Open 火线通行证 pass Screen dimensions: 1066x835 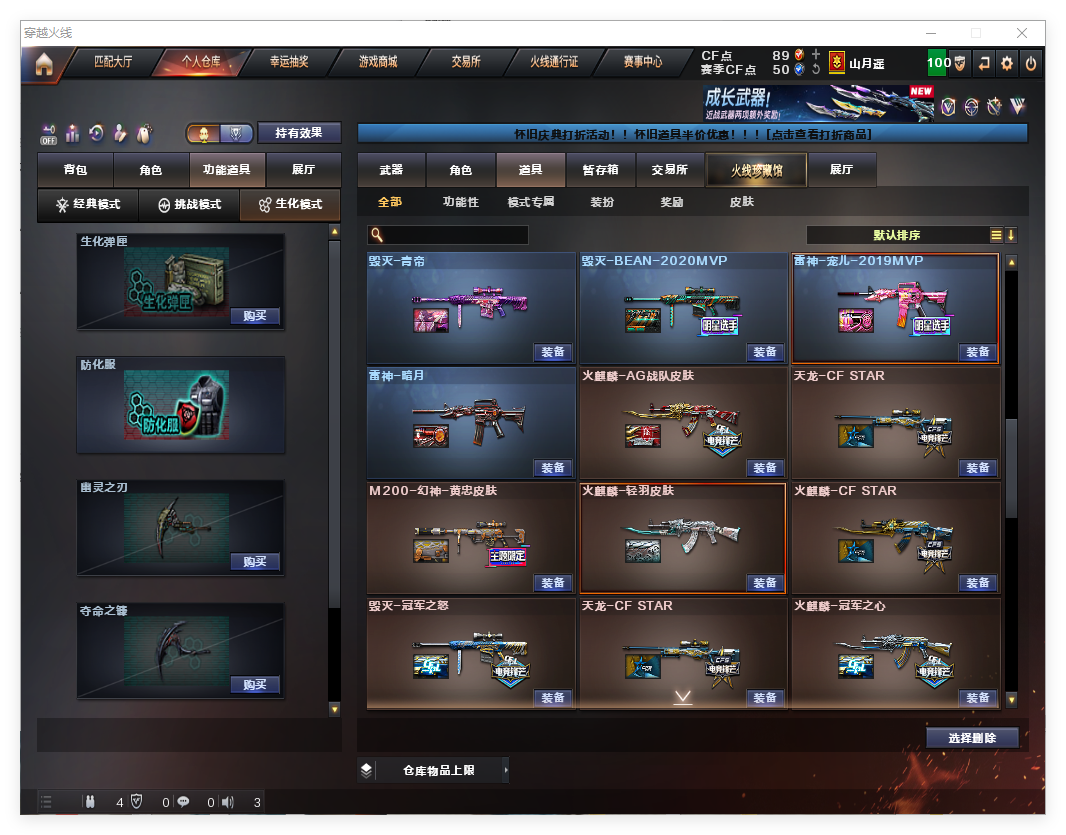point(554,62)
